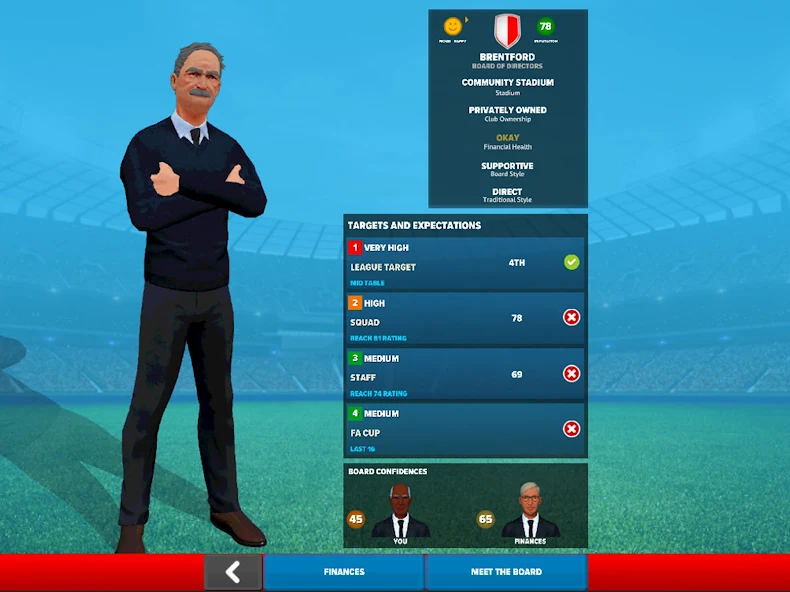Tap the green reputation 78 badge
The height and width of the screenshot is (592, 790).
click(546, 27)
